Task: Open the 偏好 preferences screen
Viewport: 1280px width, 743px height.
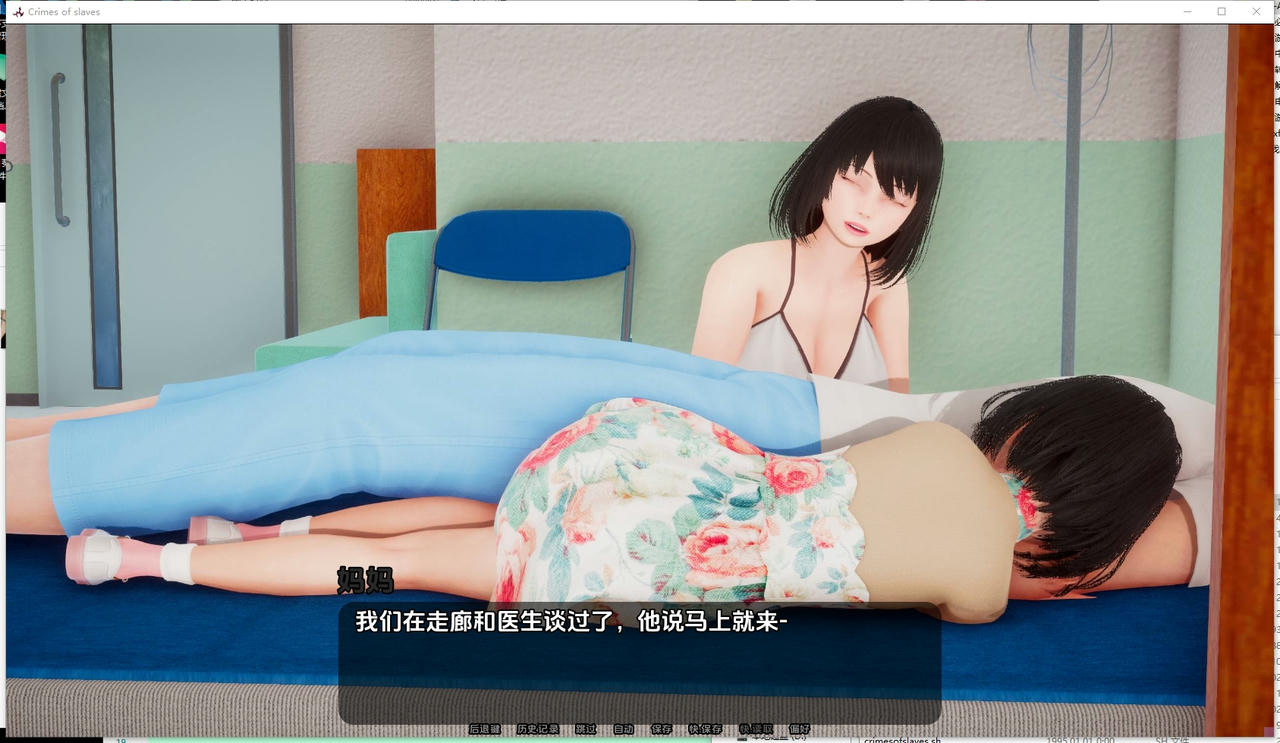Action: (798, 729)
